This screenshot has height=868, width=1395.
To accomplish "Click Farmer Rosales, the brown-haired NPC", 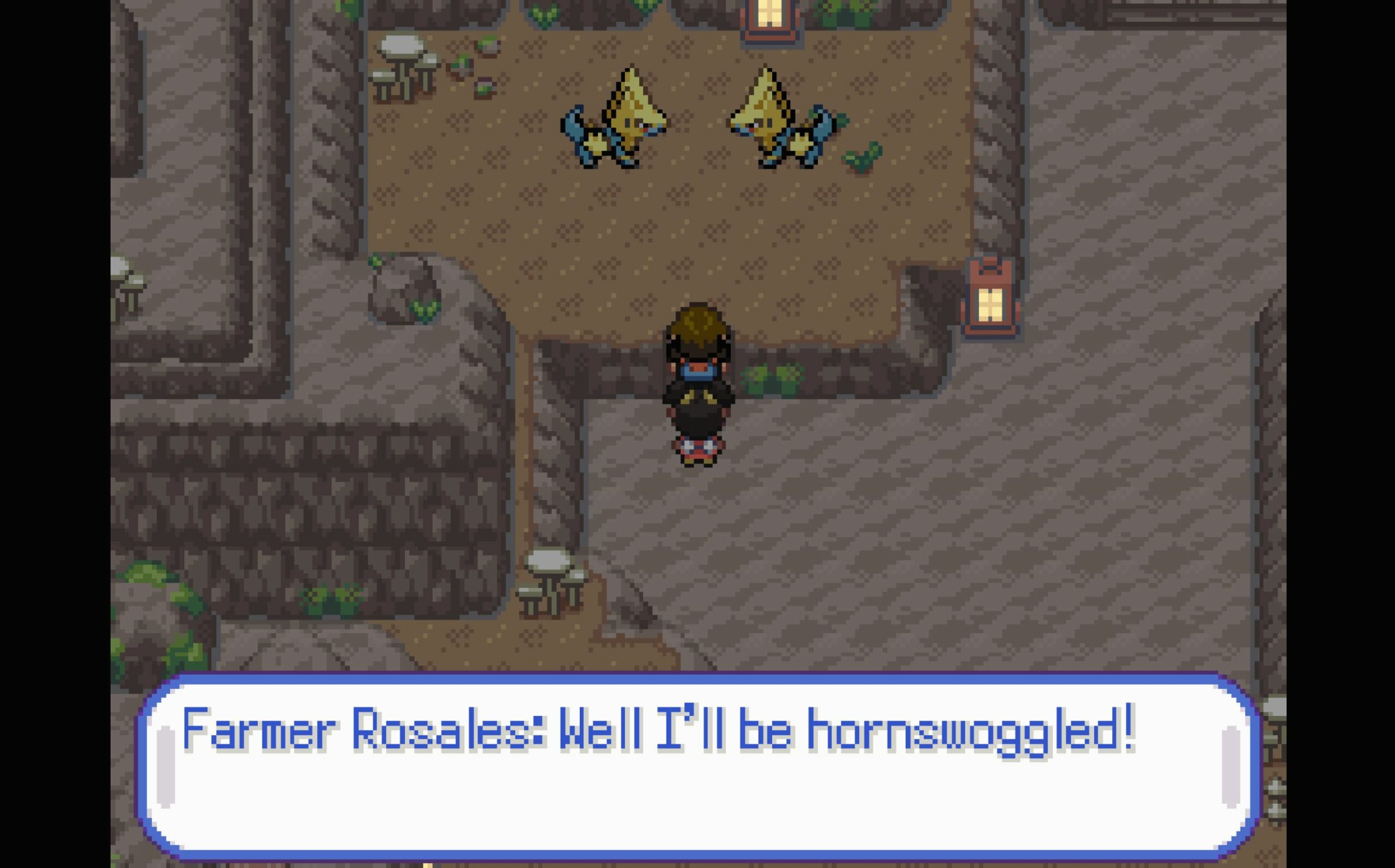I will pyautogui.click(x=696, y=344).
